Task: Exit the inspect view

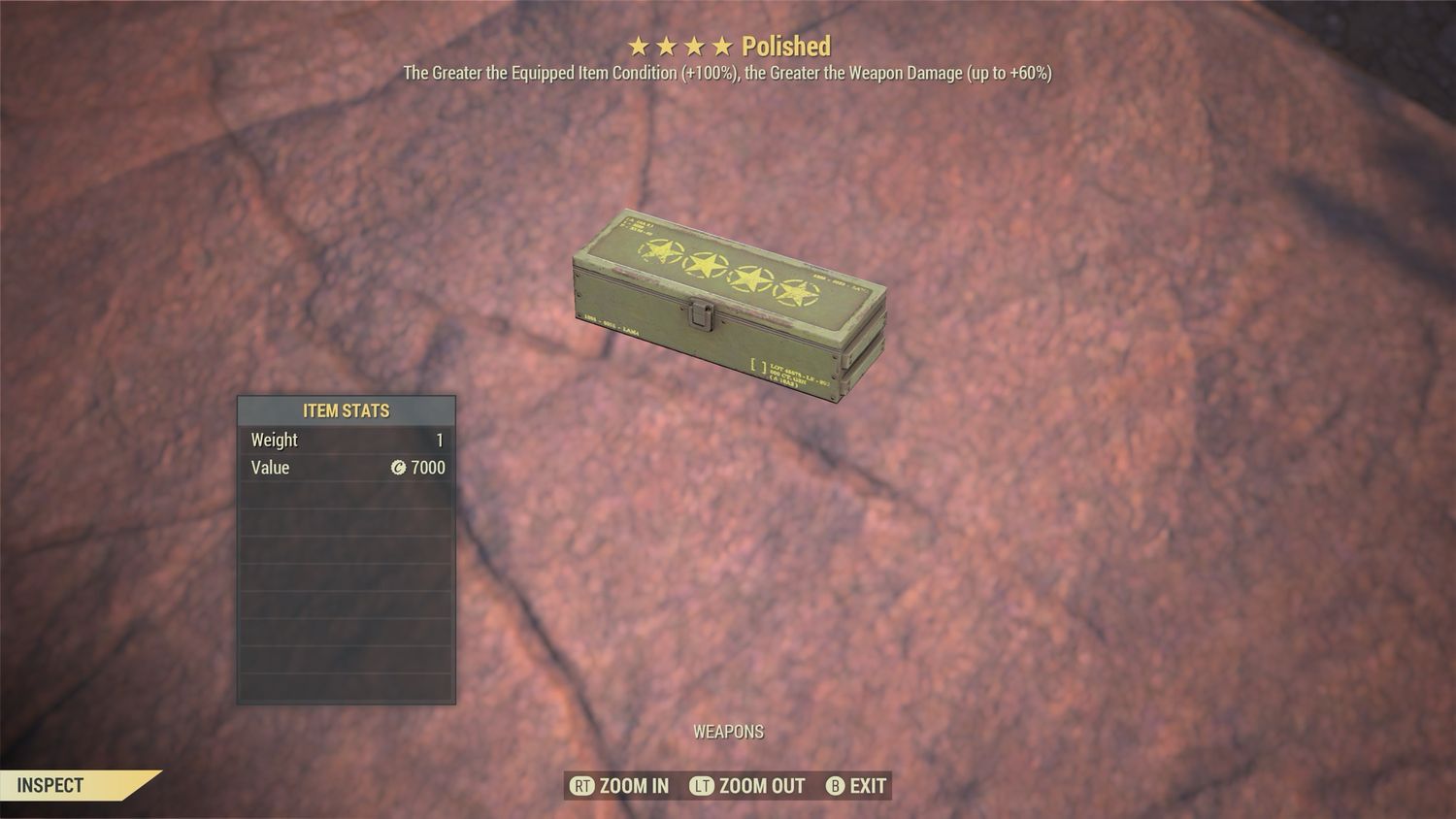Action: click(x=856, y=786)
